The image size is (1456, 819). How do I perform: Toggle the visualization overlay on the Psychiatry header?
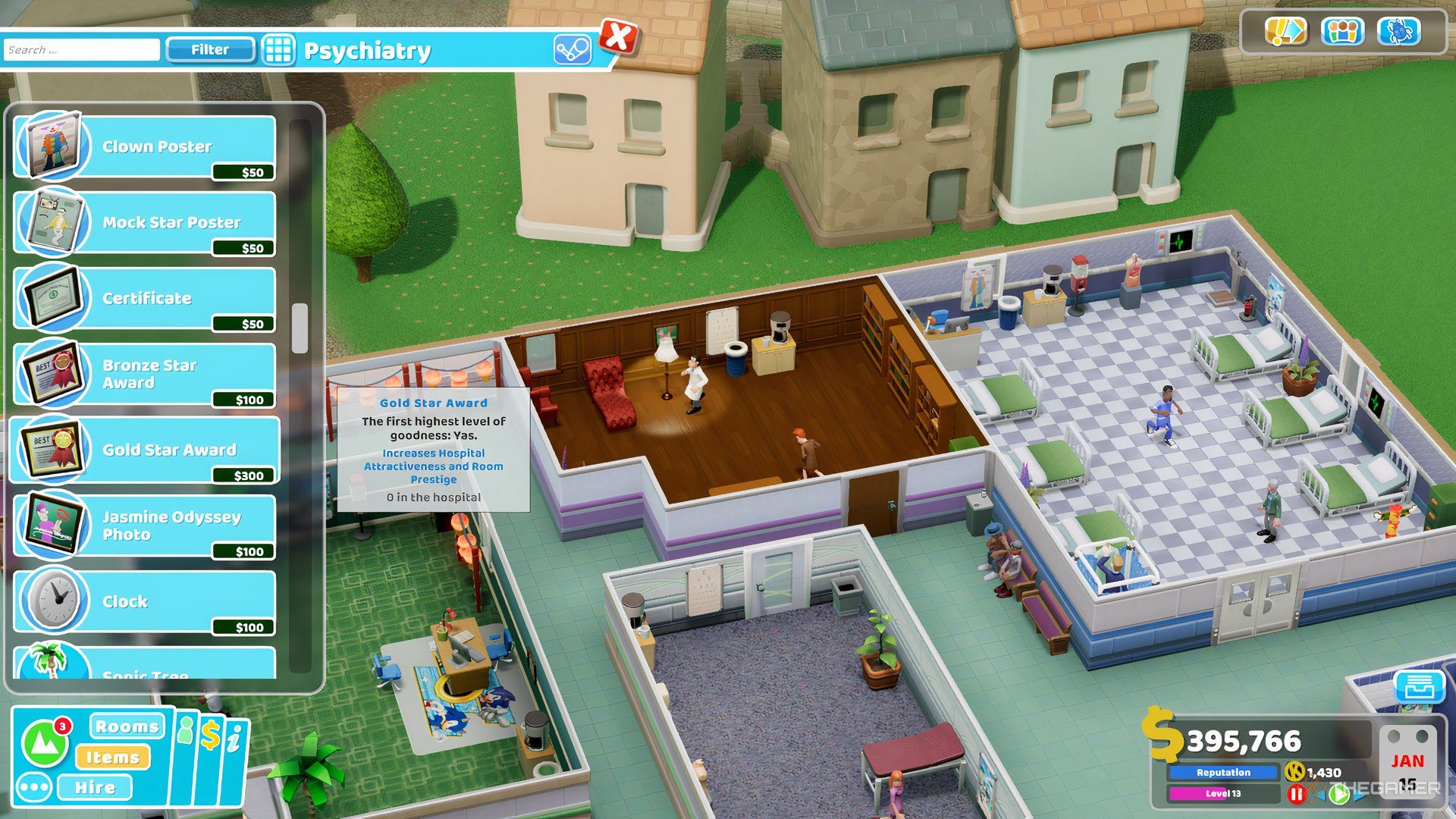point(573,49)
